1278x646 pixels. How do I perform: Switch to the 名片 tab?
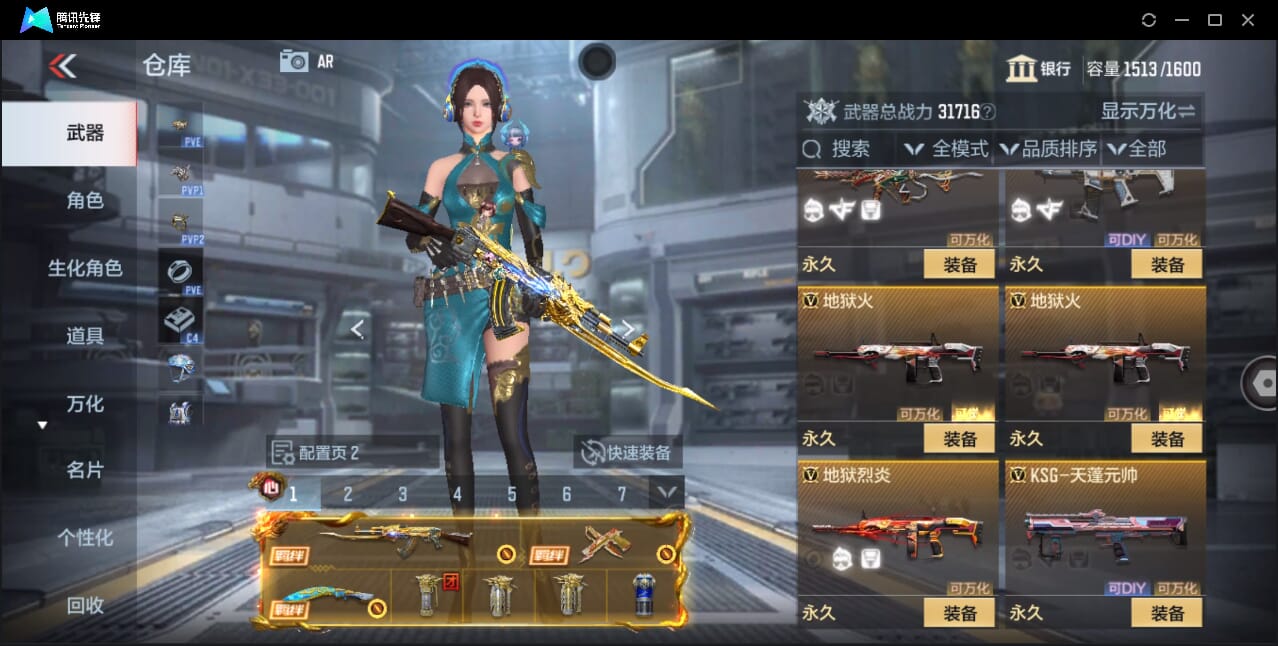click(x=85, y=470)
